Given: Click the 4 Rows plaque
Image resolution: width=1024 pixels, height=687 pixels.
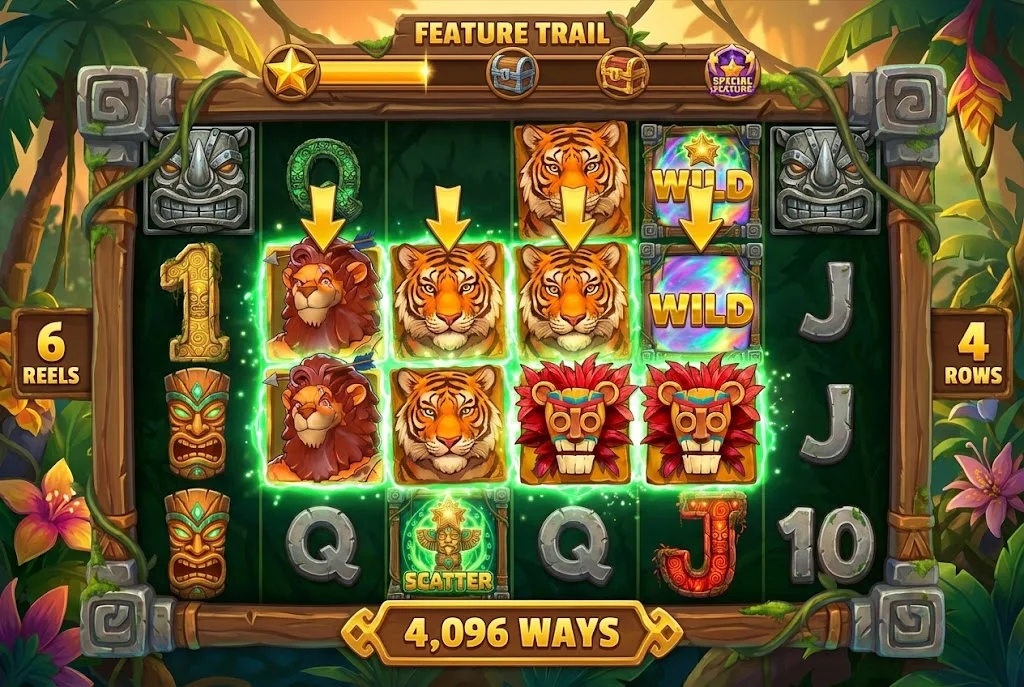Looking at the screenshot, I should click(971, 353).
